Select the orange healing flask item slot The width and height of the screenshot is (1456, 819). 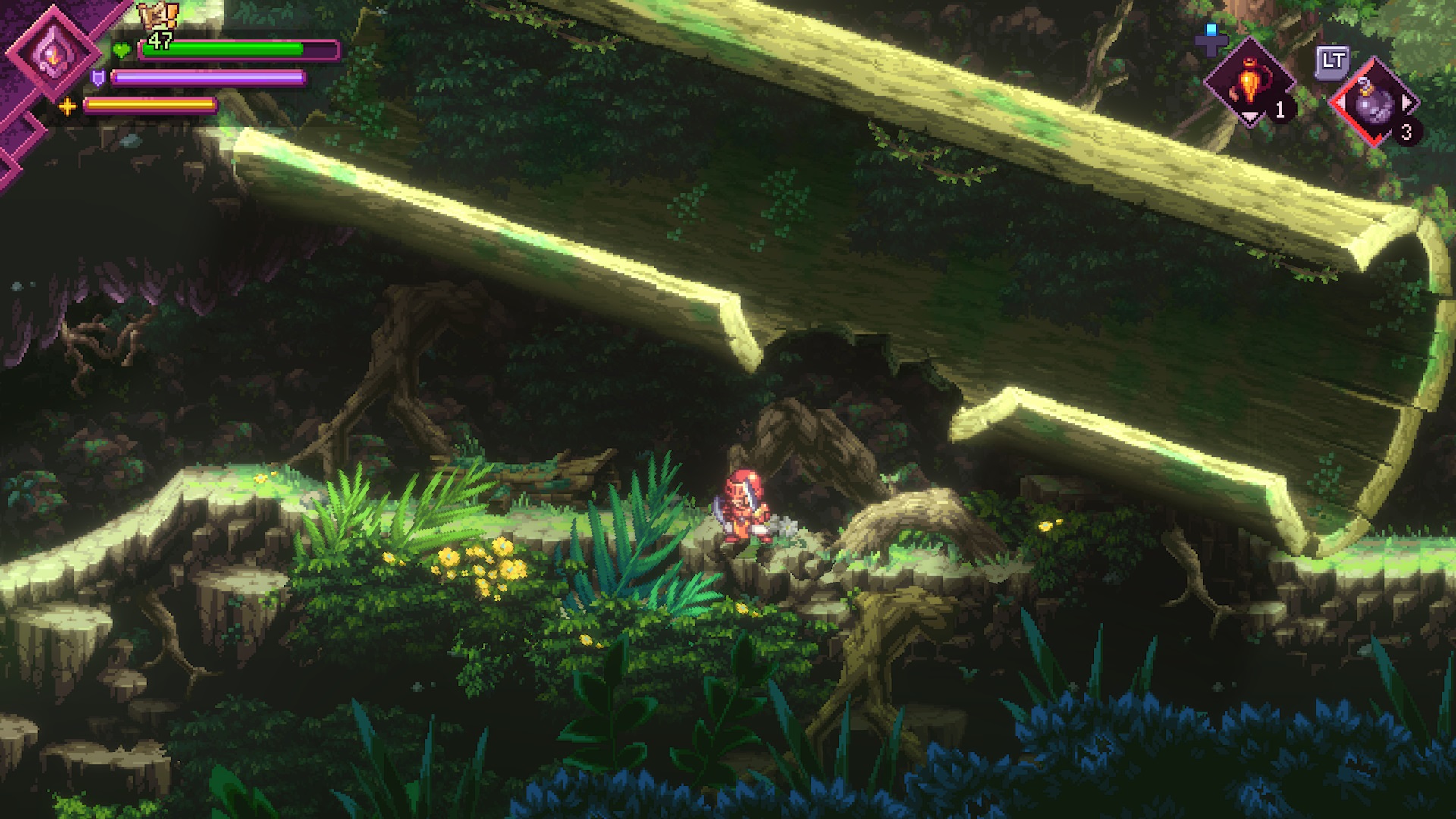pos(1248,83)
